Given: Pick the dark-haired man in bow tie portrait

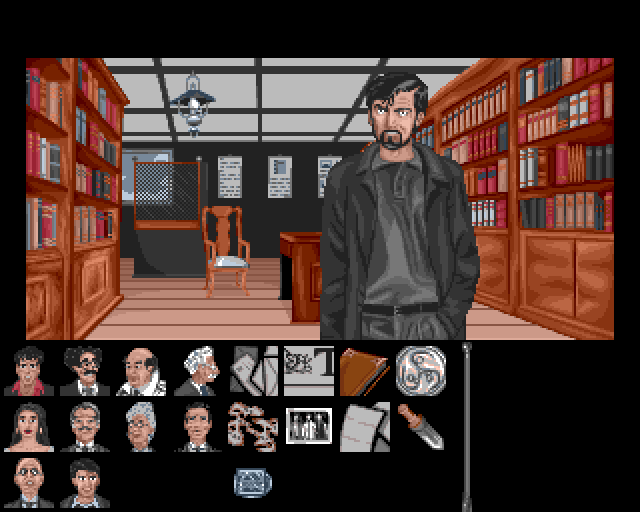Looking at the screenshot, I should point(197,427).
